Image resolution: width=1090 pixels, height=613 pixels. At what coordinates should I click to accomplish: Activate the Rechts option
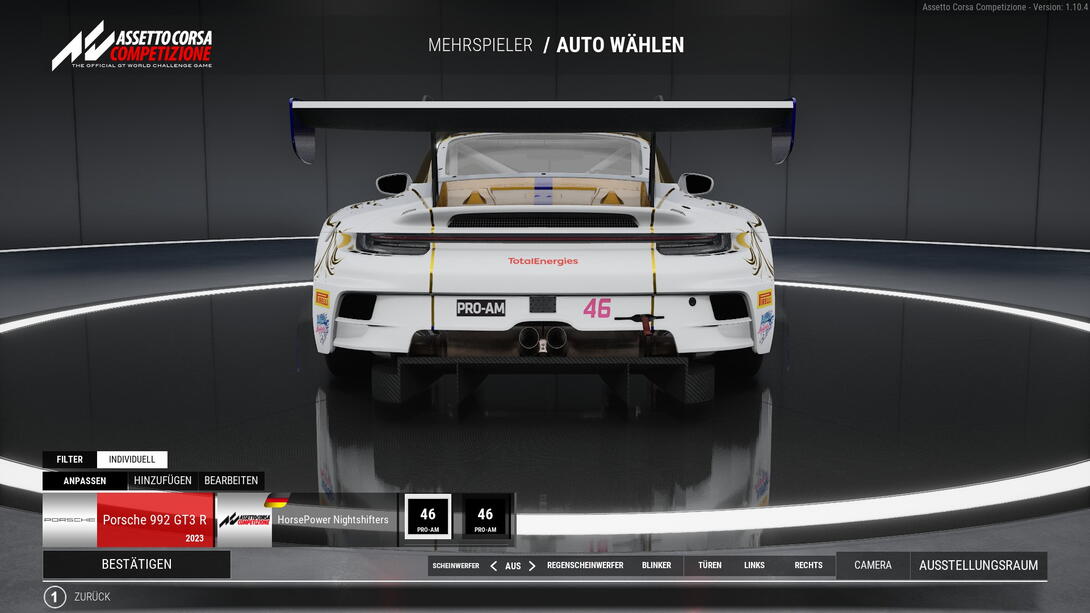point(808,566)
